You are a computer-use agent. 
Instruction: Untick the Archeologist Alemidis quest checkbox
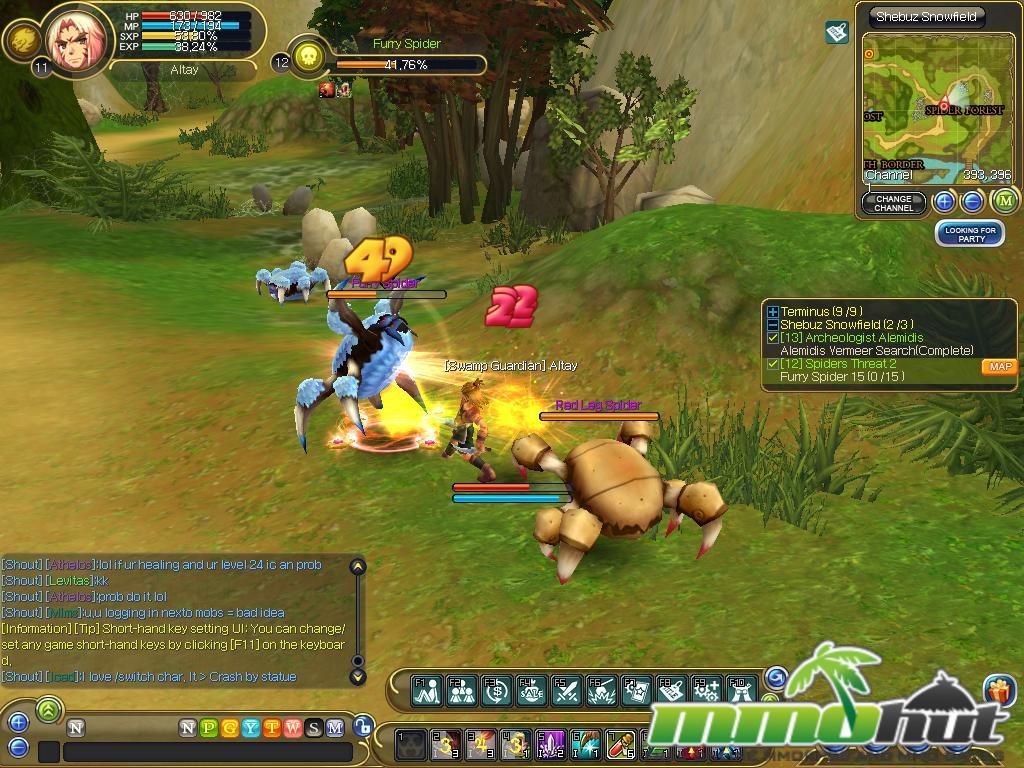point(772,338)
